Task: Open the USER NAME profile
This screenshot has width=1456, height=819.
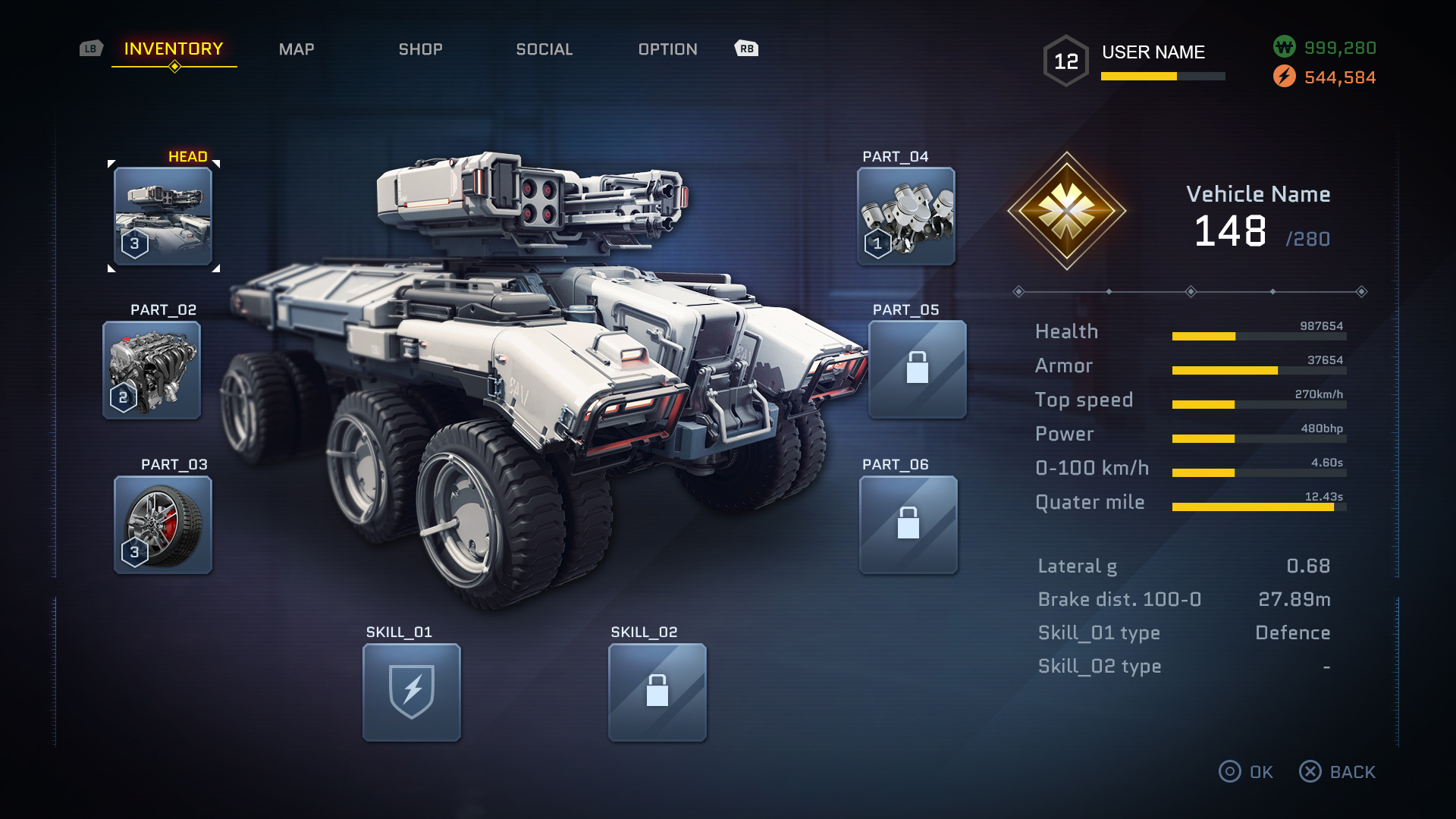Action: point(1153,52)
